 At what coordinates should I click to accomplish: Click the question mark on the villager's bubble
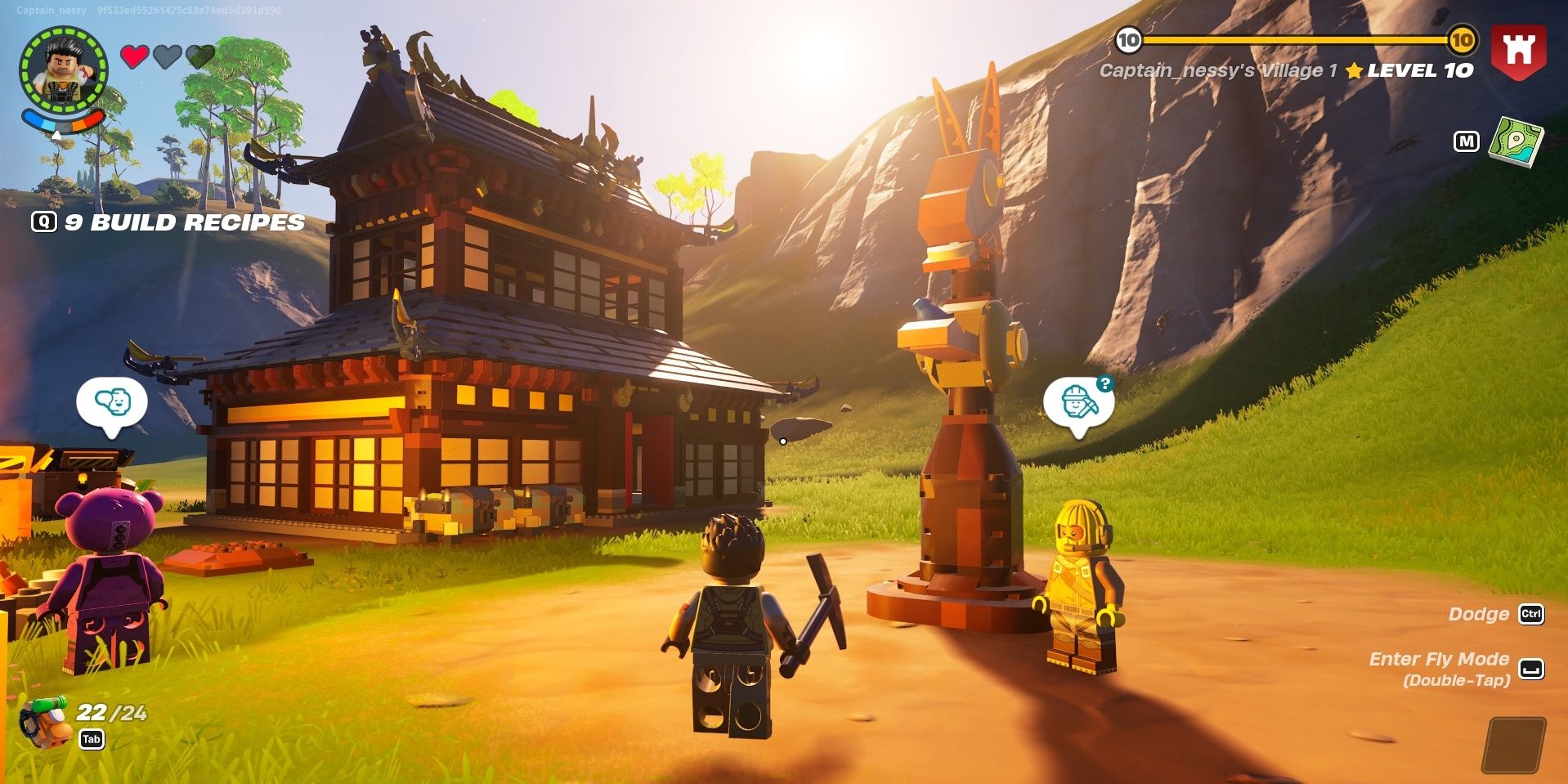(1104, 381)
